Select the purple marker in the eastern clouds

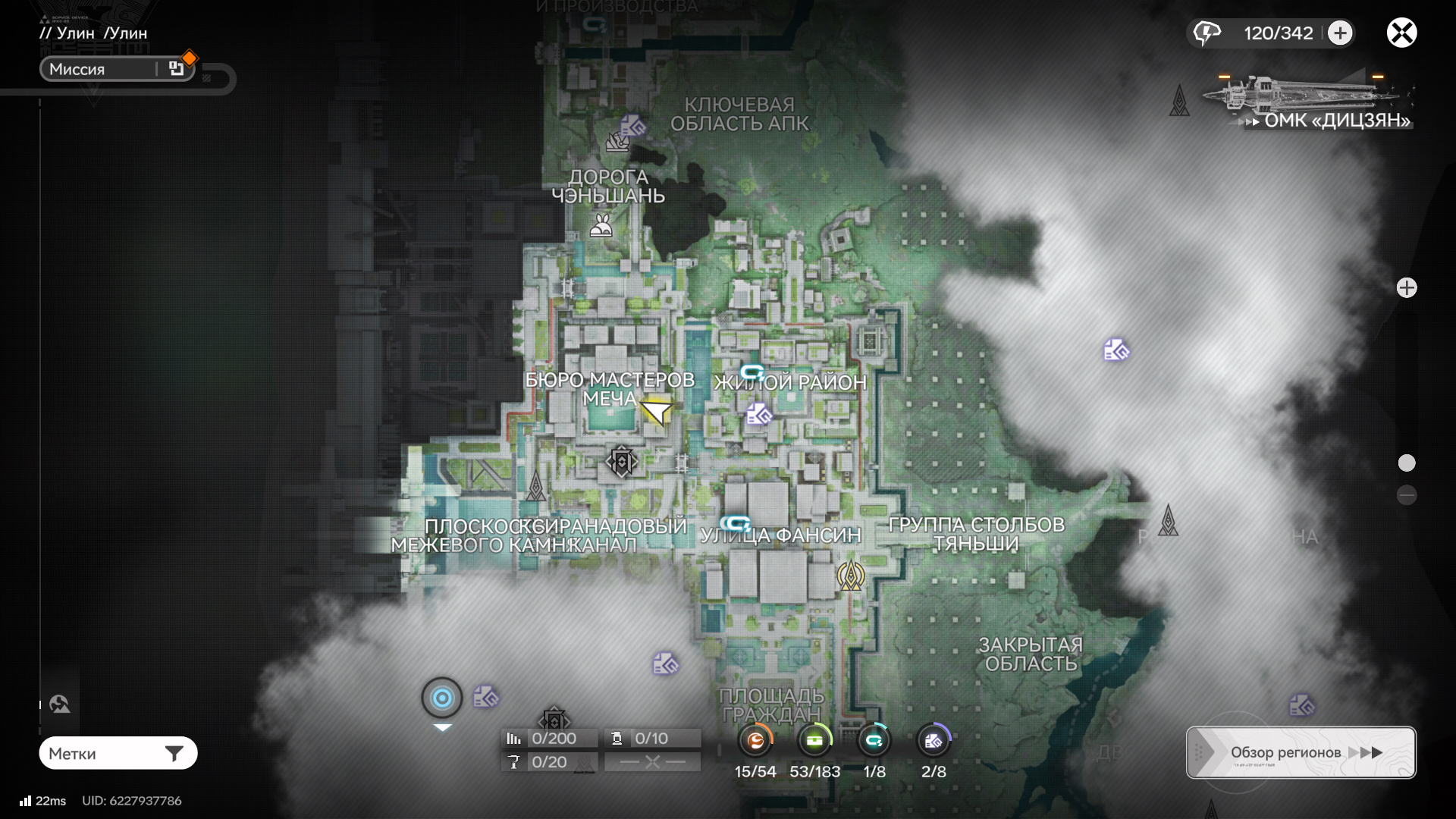[x=1116, y=350]
